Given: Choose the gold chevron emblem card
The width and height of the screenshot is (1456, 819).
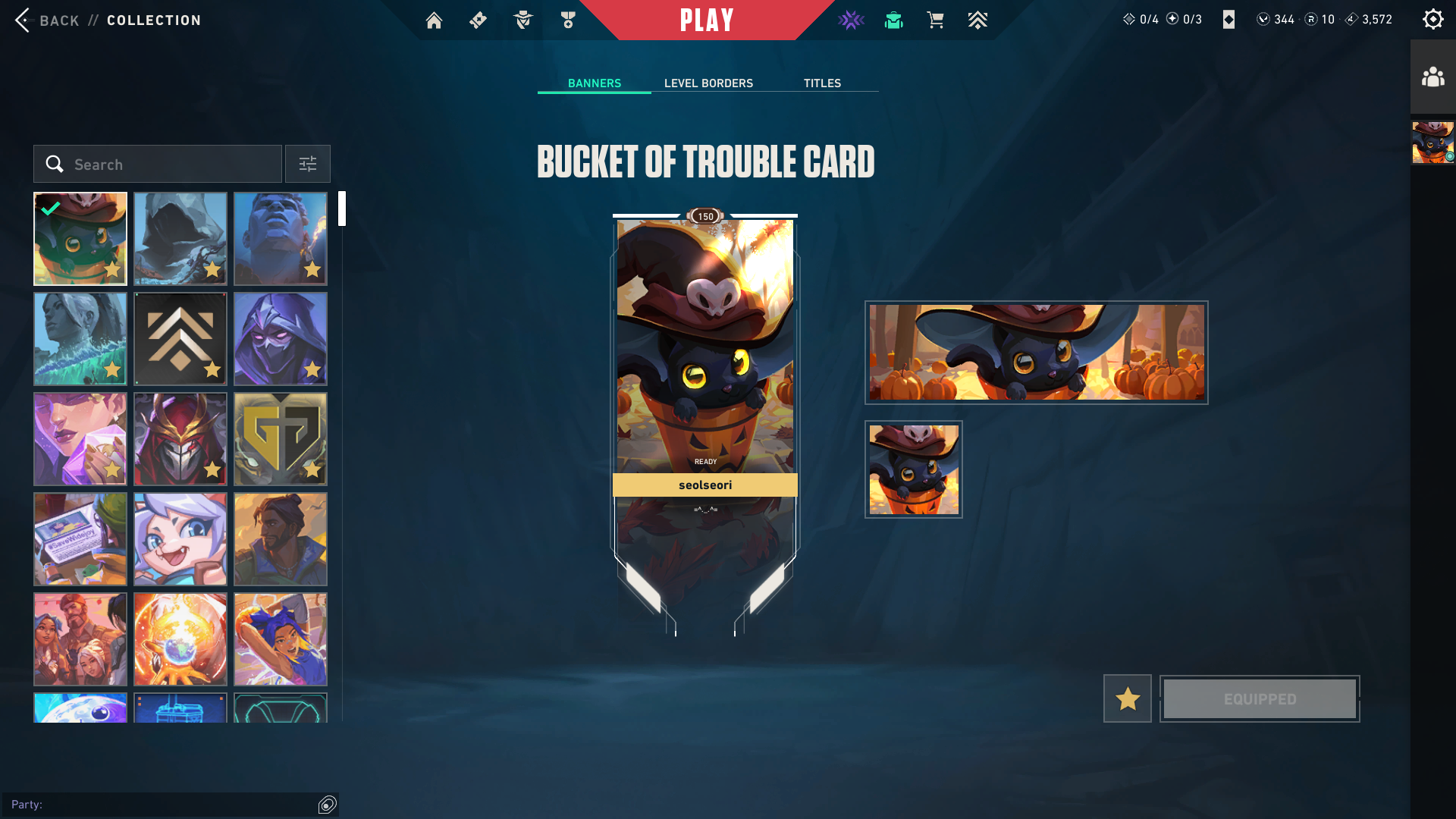Looking at the screenshot, I should pos(180,339).
